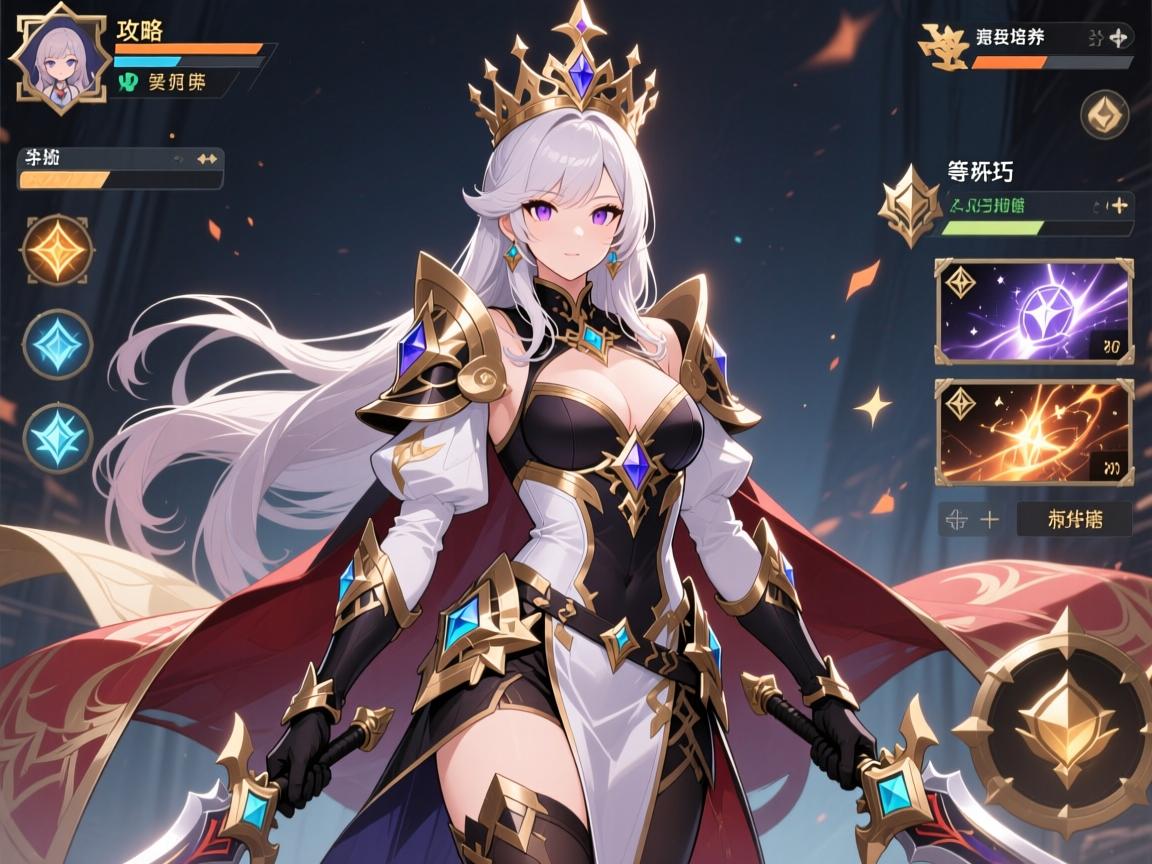Tap the small plus button under the cards

(x=989, y=519)
